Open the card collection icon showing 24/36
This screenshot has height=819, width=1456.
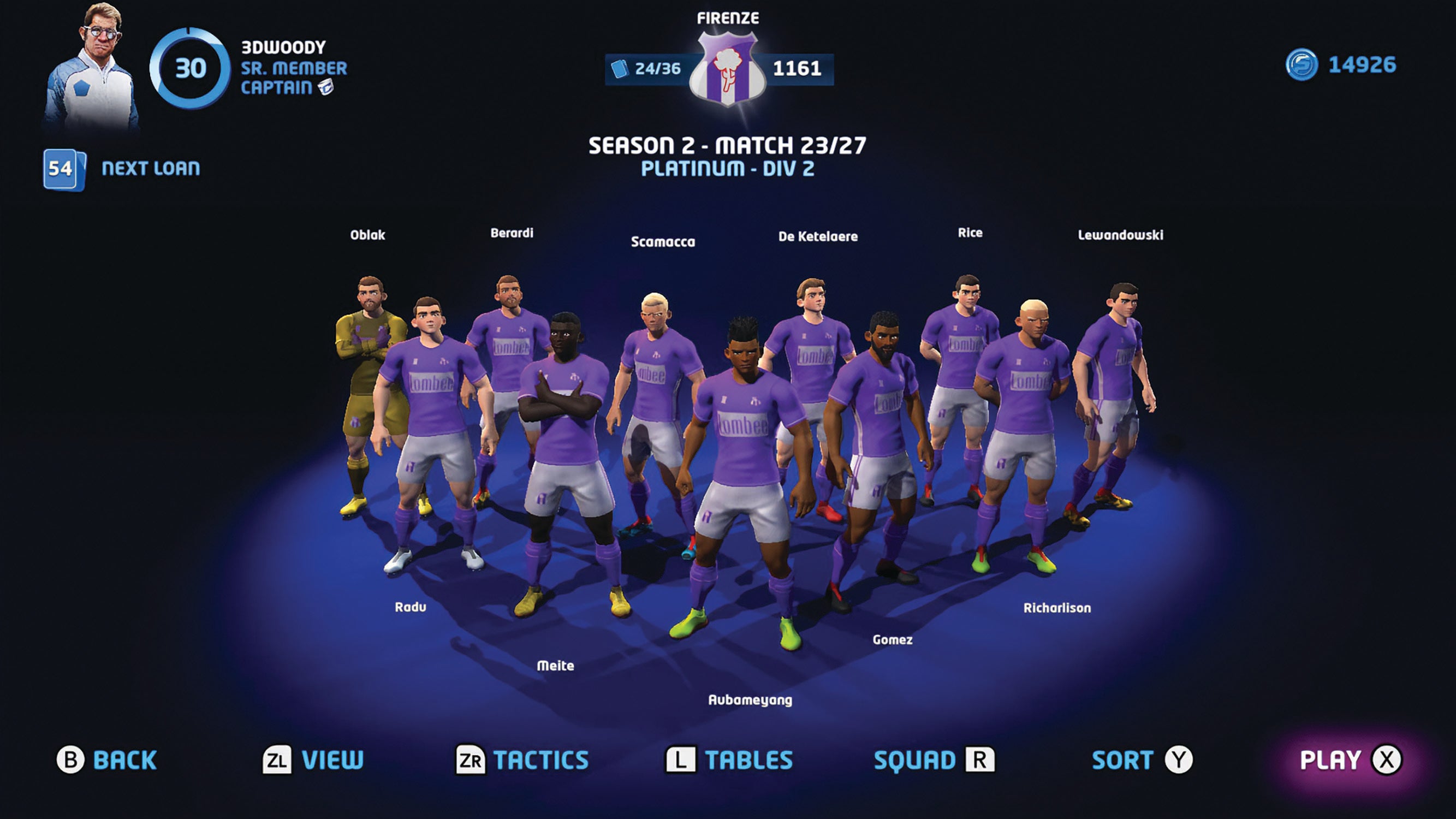(621, 69)
